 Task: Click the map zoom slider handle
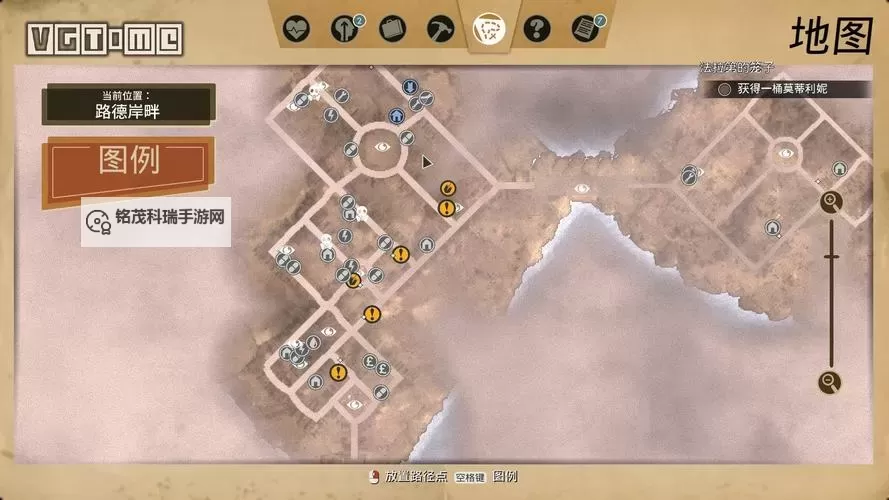[x=831, y=257]
